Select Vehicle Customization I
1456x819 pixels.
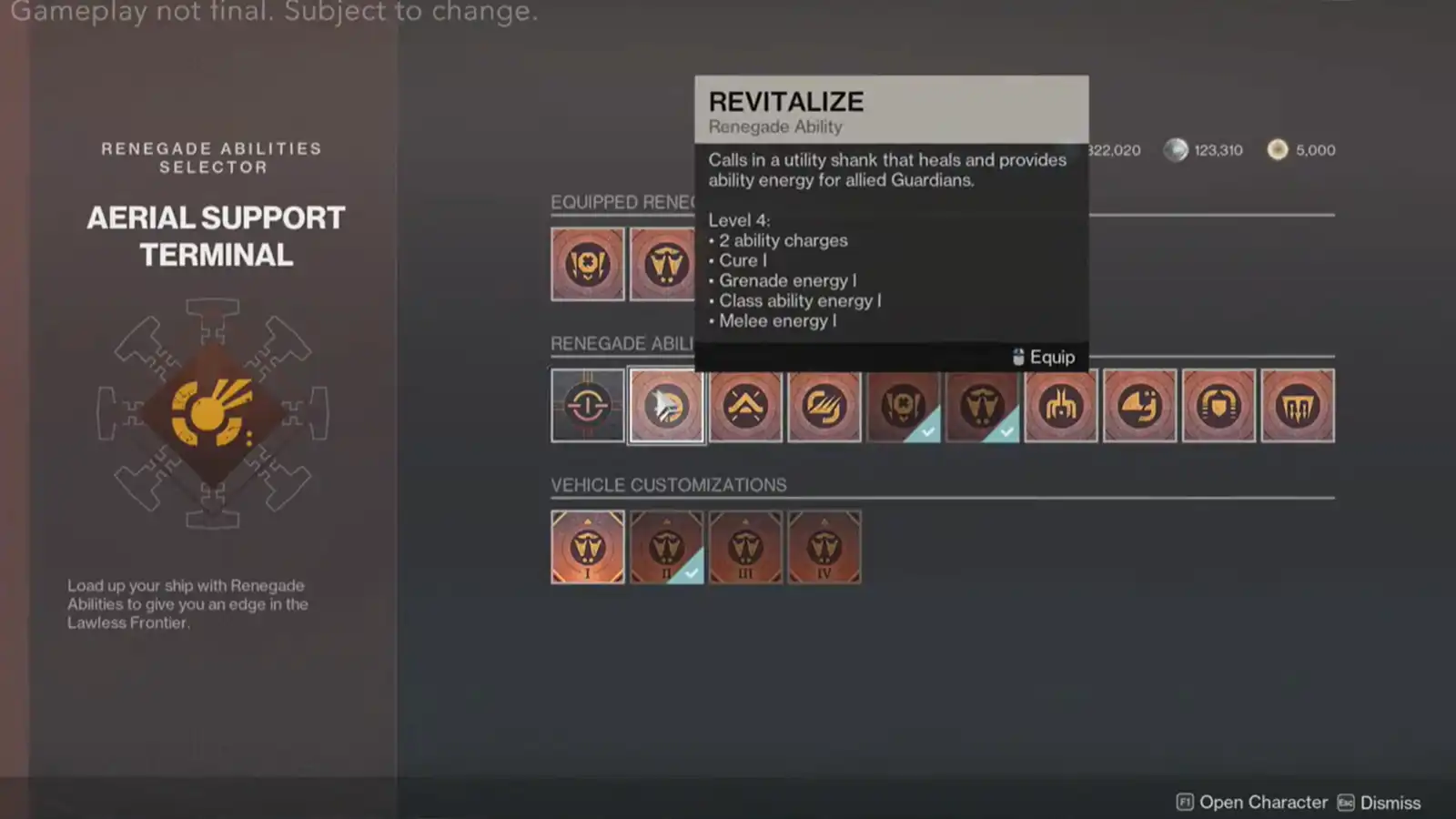click(x=587, y=547)
